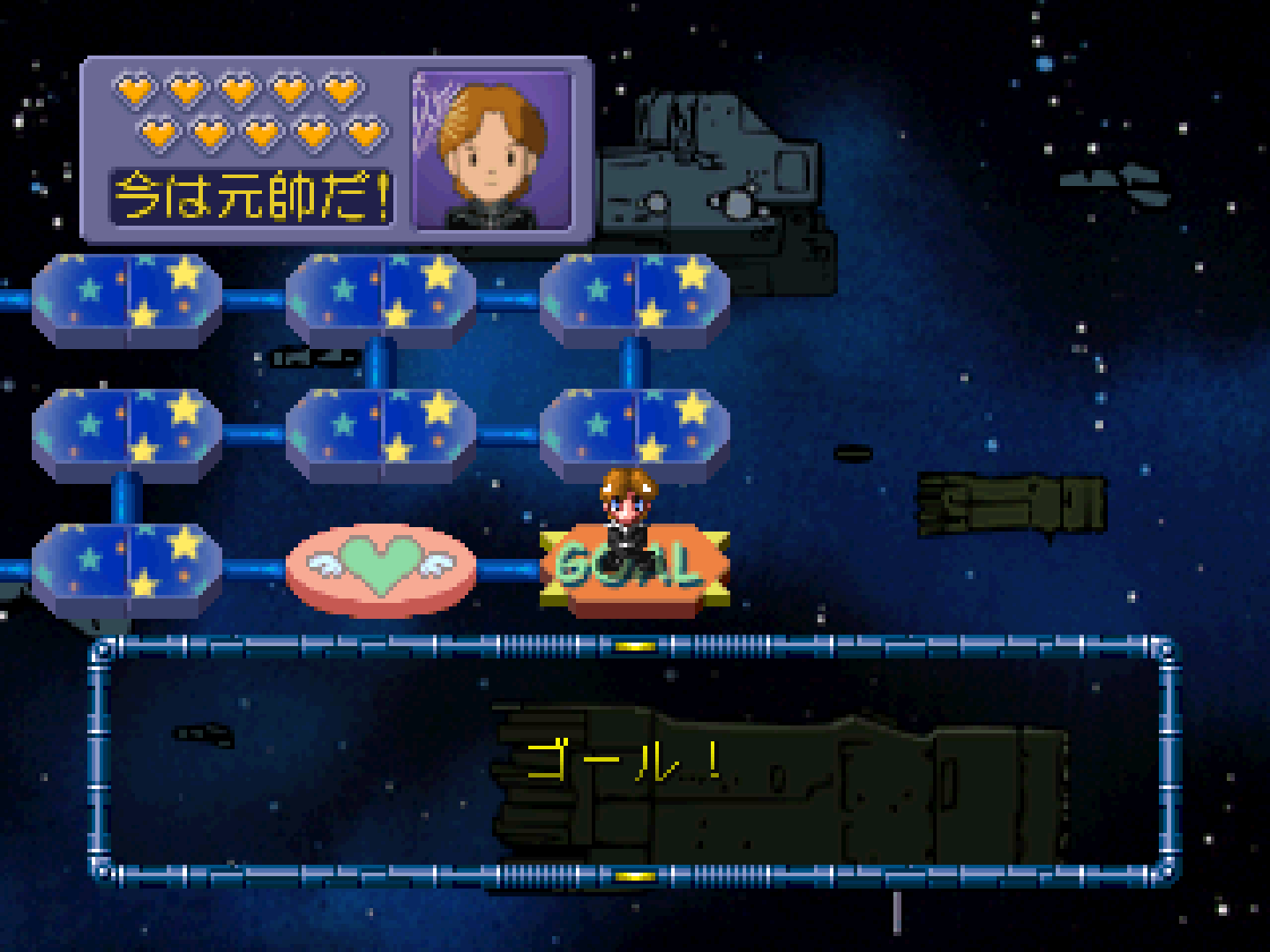Click the brown-haired character portrait
This screenshot has height=952, width=1270.
point(492,150)
